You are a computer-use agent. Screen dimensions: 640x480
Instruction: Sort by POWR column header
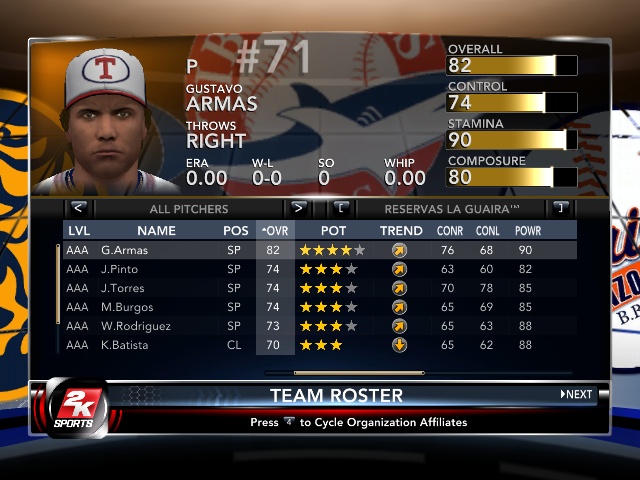tap(529, 231)
